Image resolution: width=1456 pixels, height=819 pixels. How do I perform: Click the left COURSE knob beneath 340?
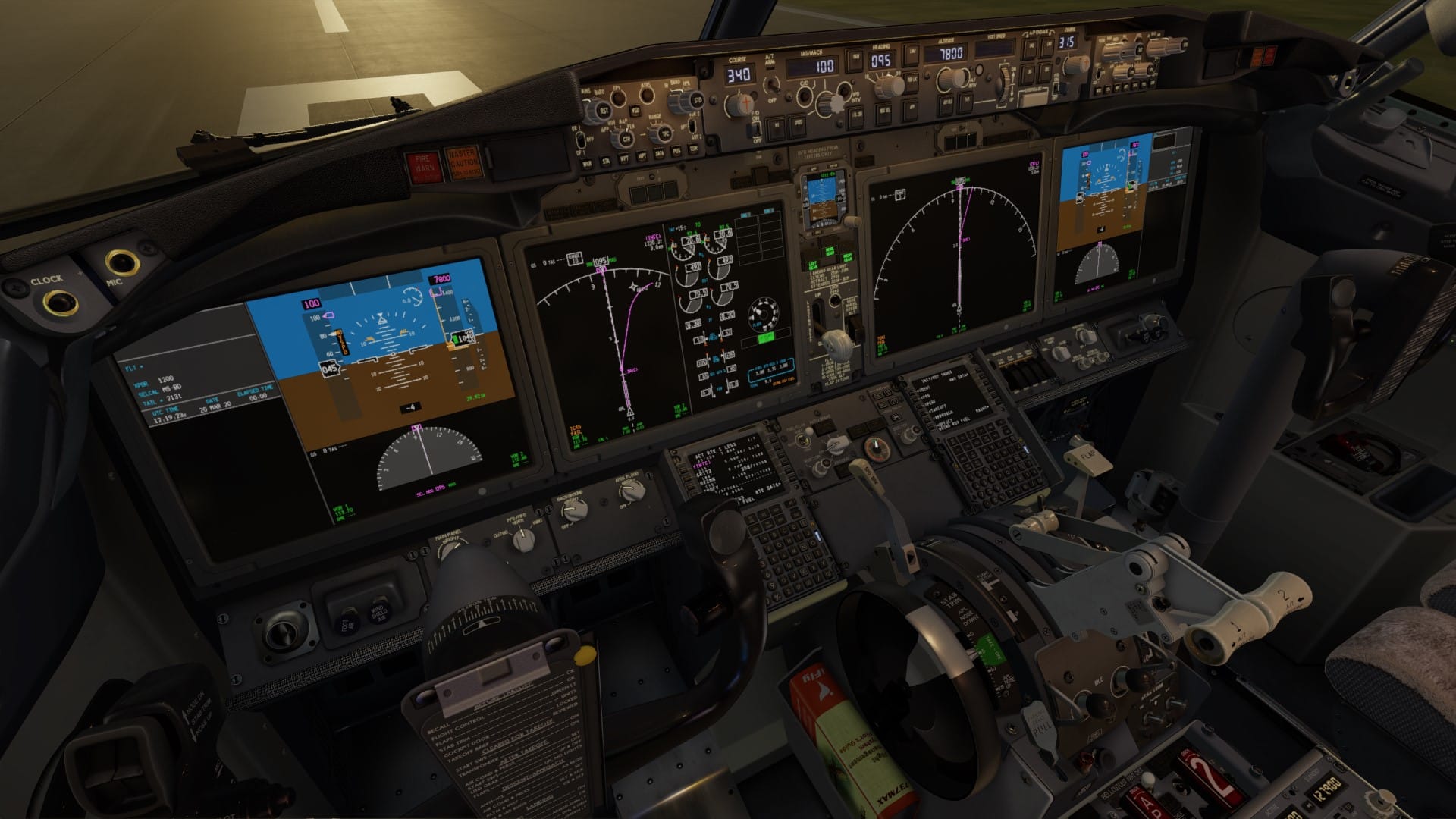tap(739, 104)
